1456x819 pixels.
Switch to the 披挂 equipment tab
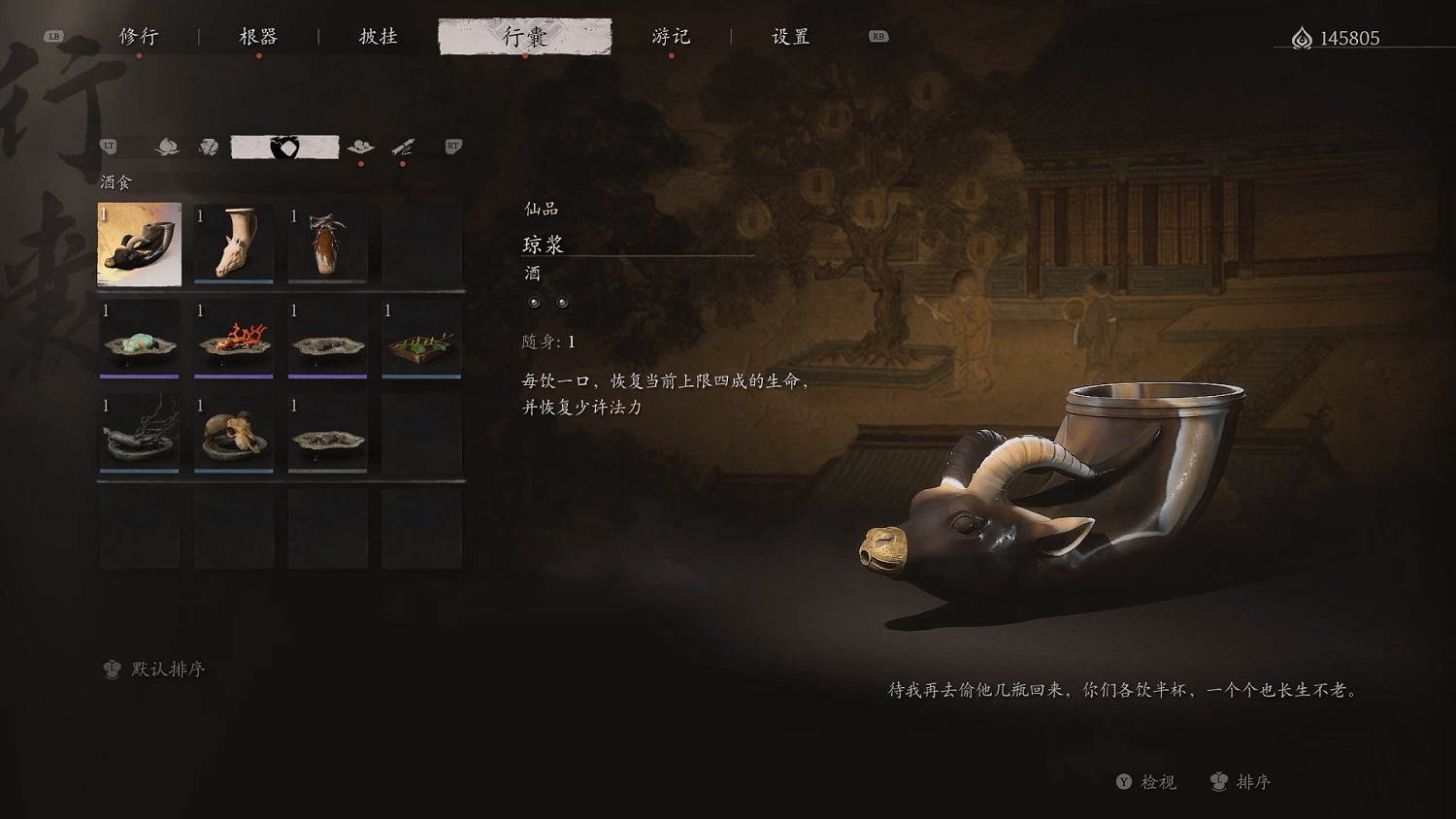(x=375, y=37)
